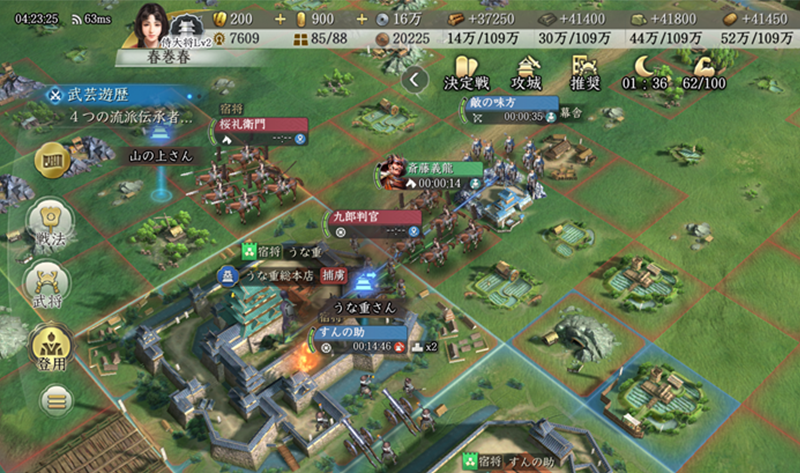Open the 攻城 siege menu
The height and width of the screenshot is (473, 800).
point(525,74)
